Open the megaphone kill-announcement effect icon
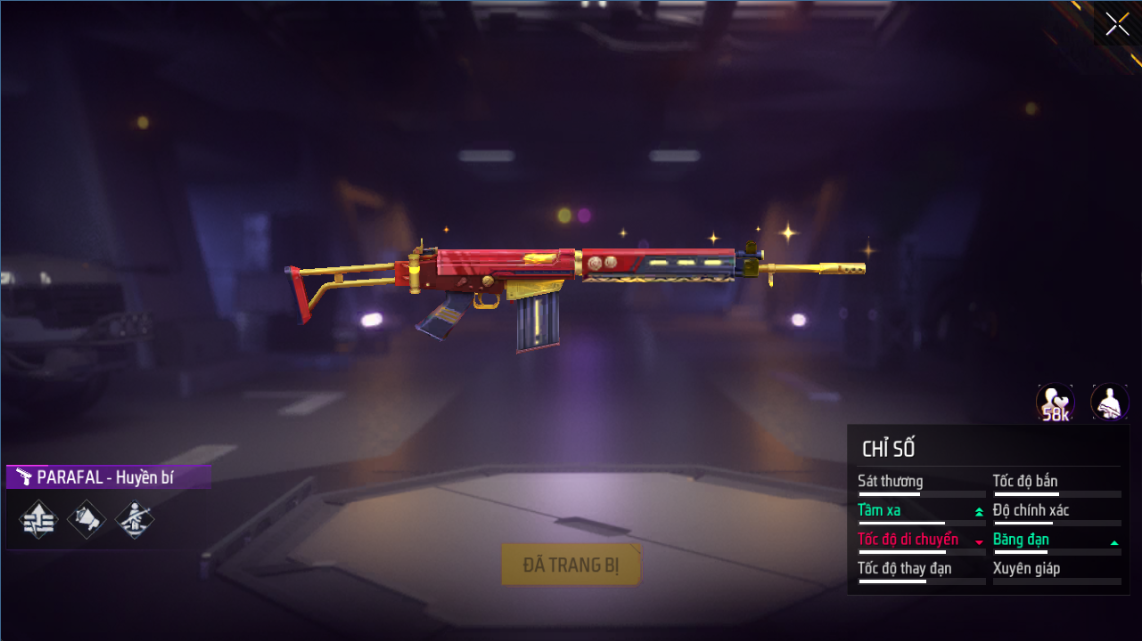 pos(86,517)
